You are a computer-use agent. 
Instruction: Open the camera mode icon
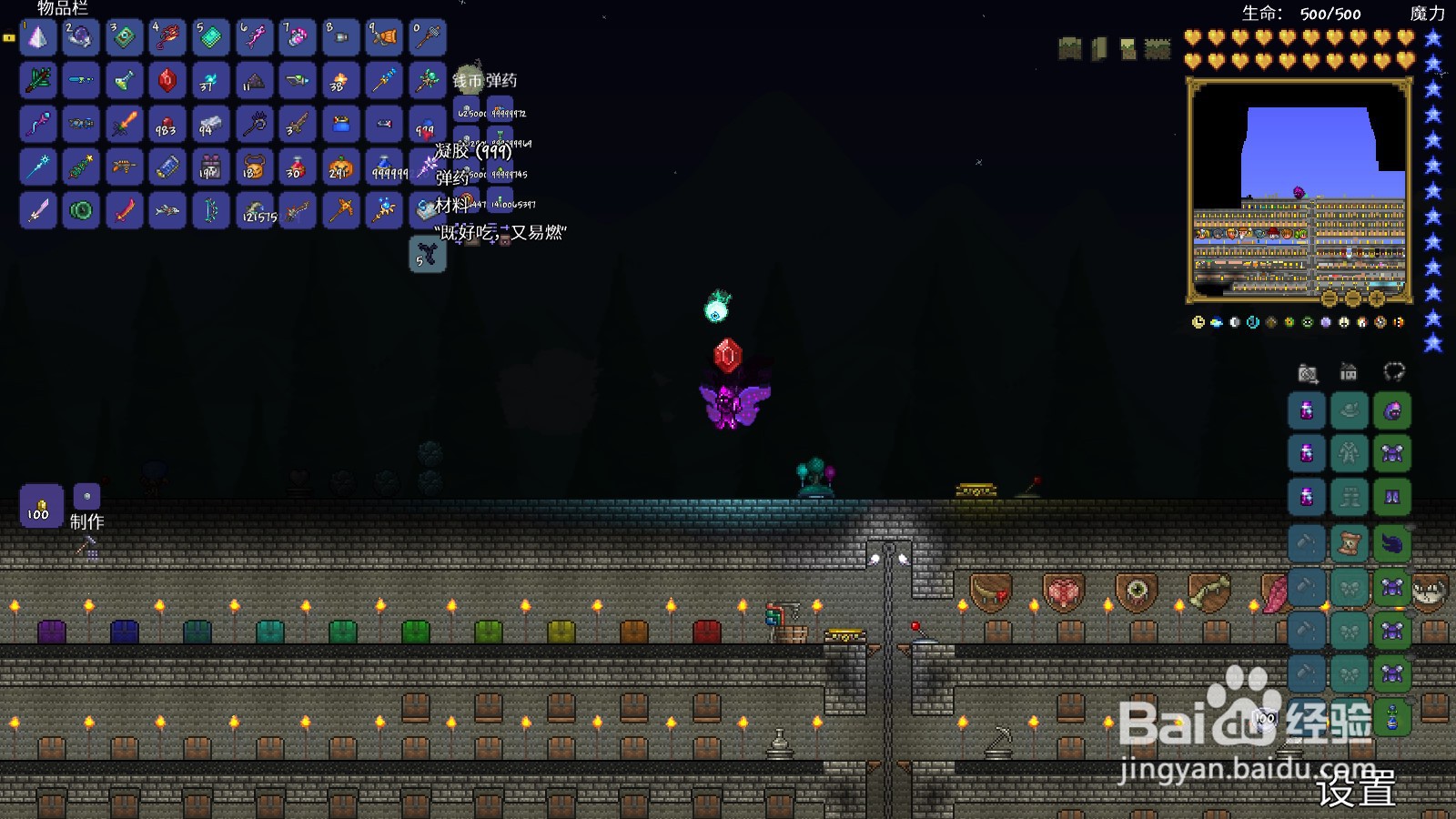[1308, 373]
